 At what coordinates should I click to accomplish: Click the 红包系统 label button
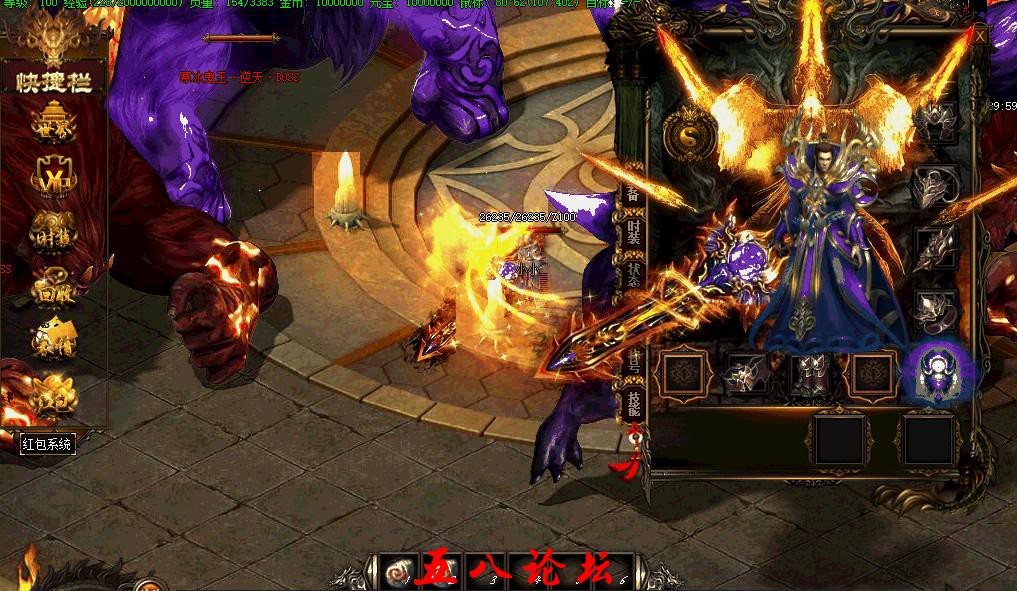[x=47, y=444]
